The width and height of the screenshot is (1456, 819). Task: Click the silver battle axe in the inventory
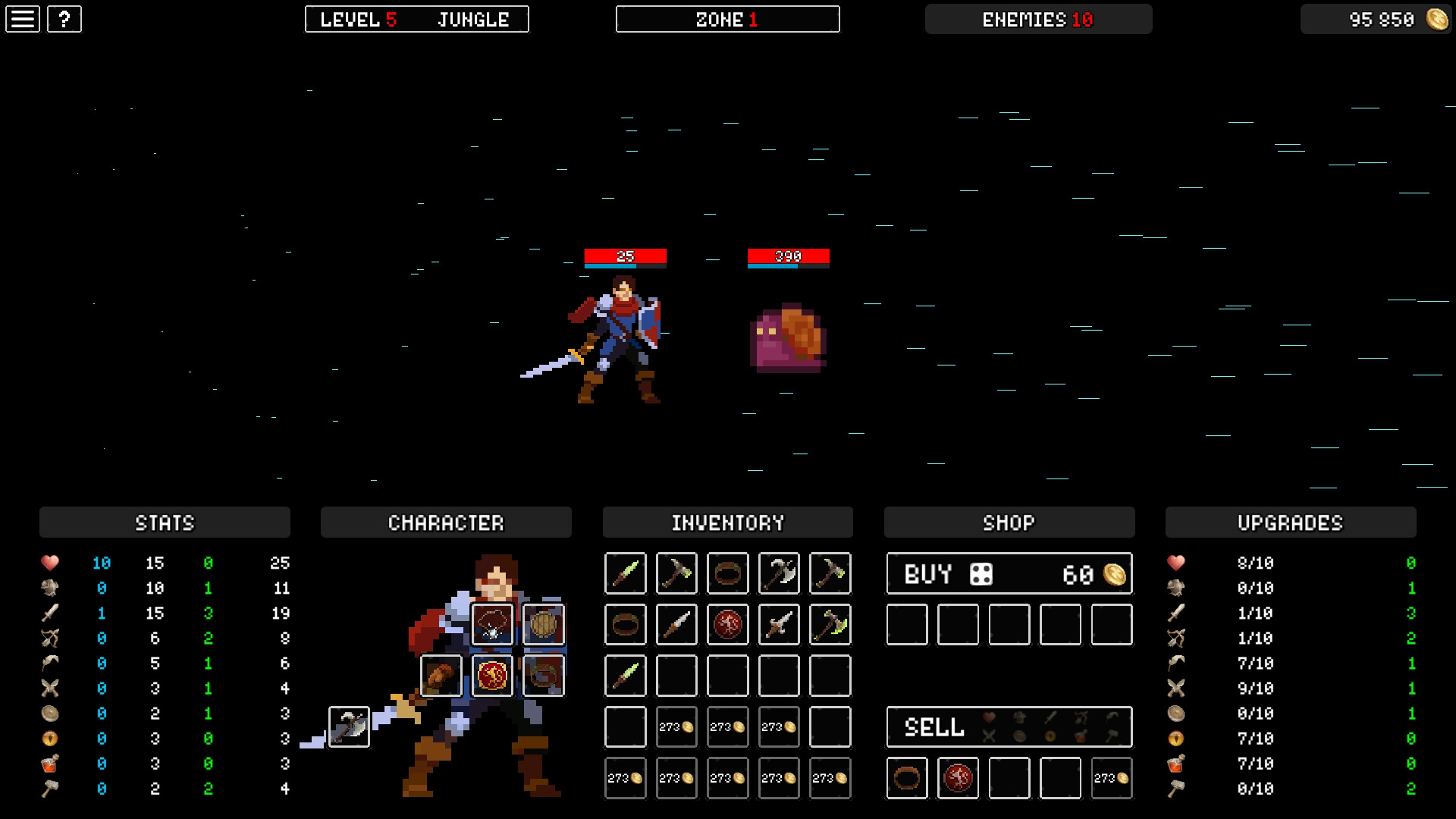click(778, 573)
